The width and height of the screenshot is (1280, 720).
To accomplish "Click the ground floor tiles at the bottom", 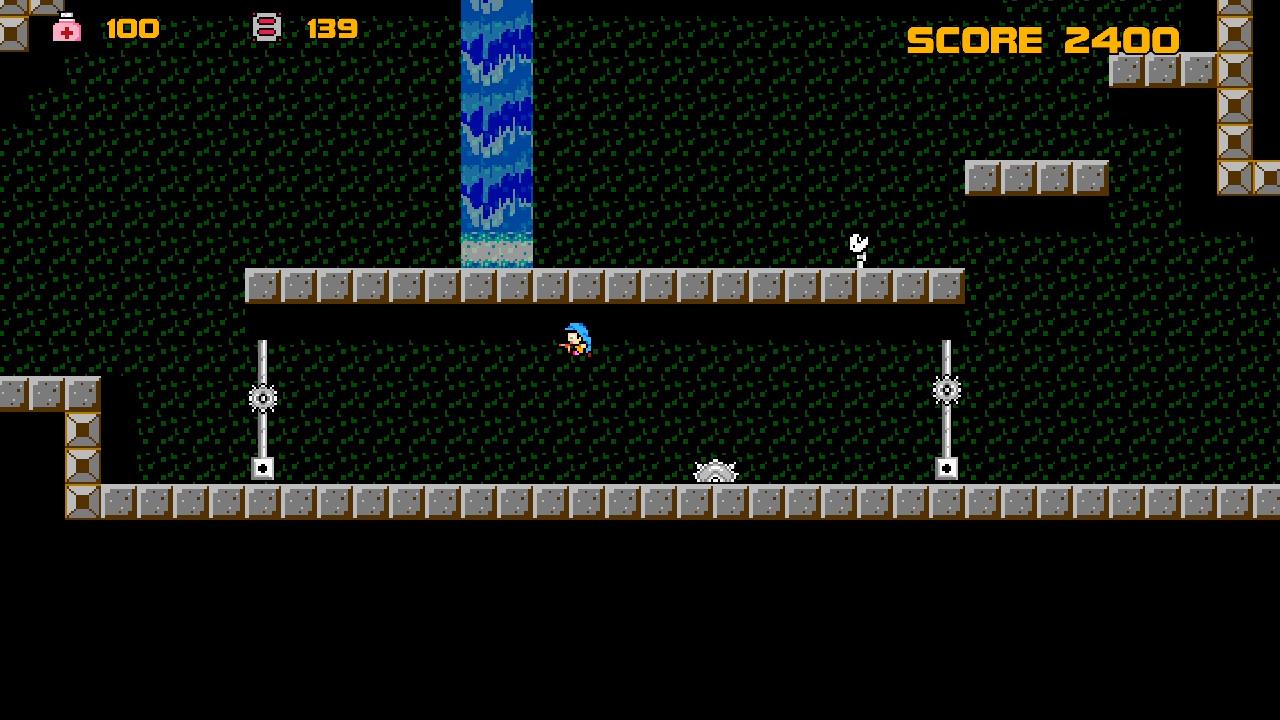I will [x=600, y=500].
